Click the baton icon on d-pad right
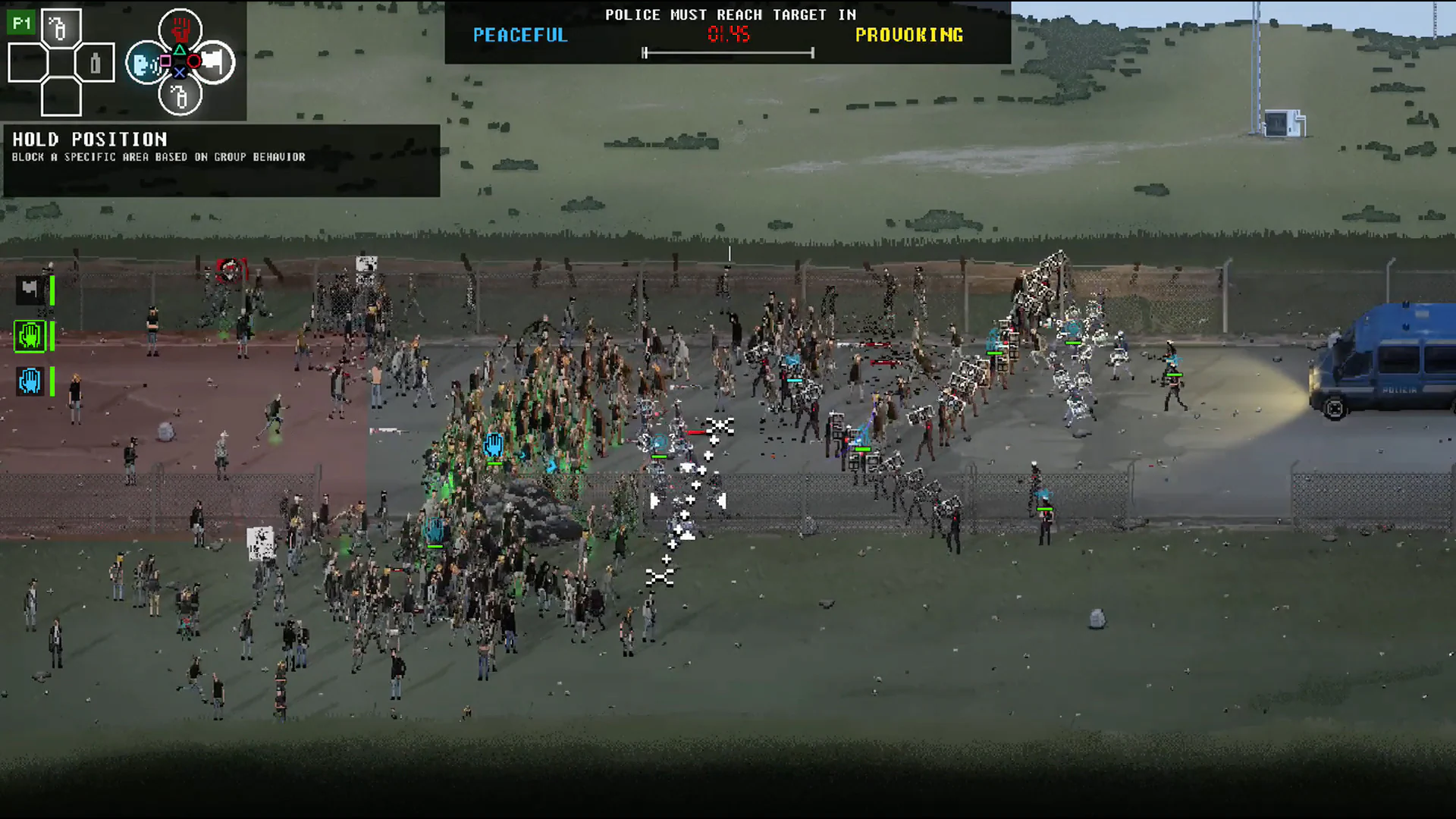This screenshot has height=819, width=1456. 96,63
